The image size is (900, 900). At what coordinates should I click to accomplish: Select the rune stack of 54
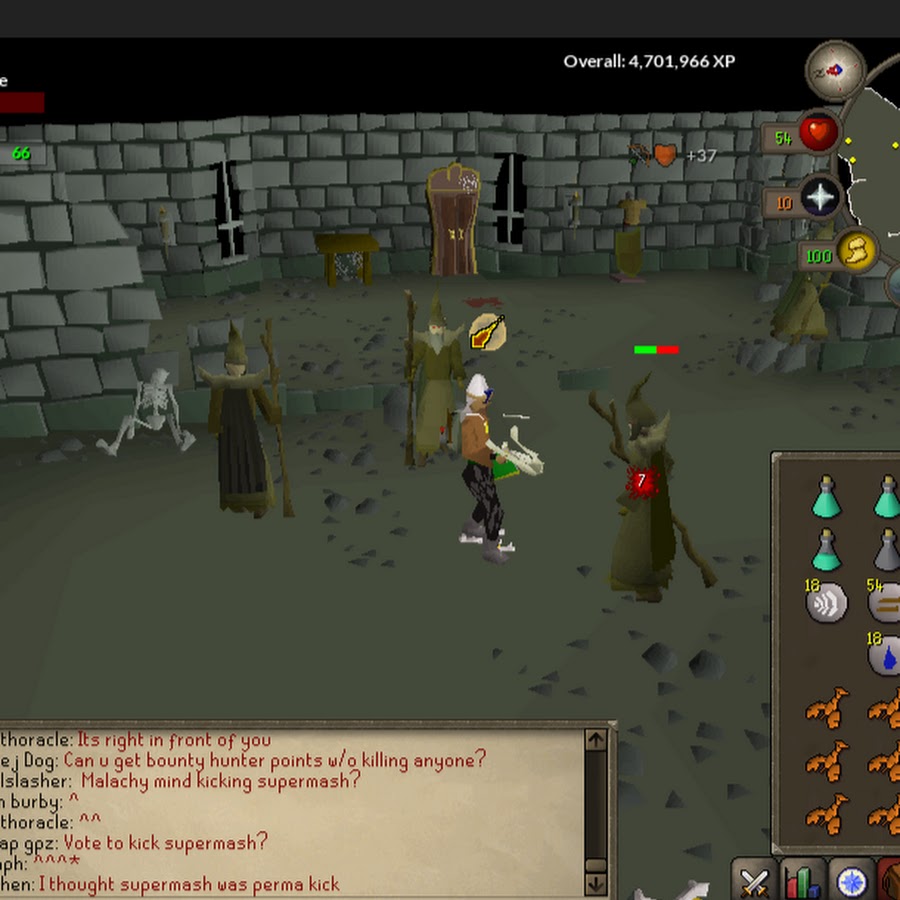pyautogui.click(x=885, y=603)
